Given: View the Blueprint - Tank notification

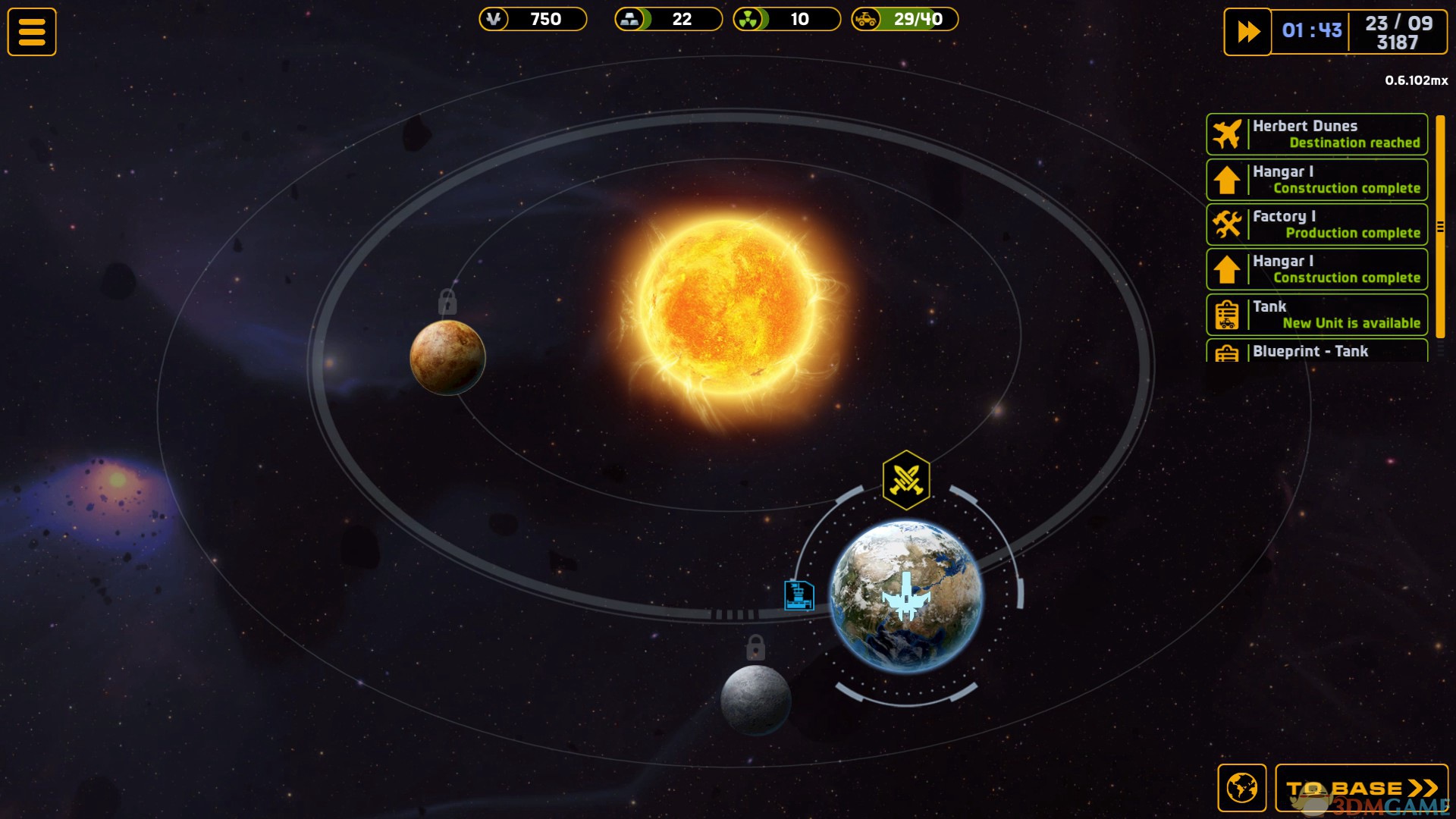Looking at the screenshot, I should [x=1316, y=351].
